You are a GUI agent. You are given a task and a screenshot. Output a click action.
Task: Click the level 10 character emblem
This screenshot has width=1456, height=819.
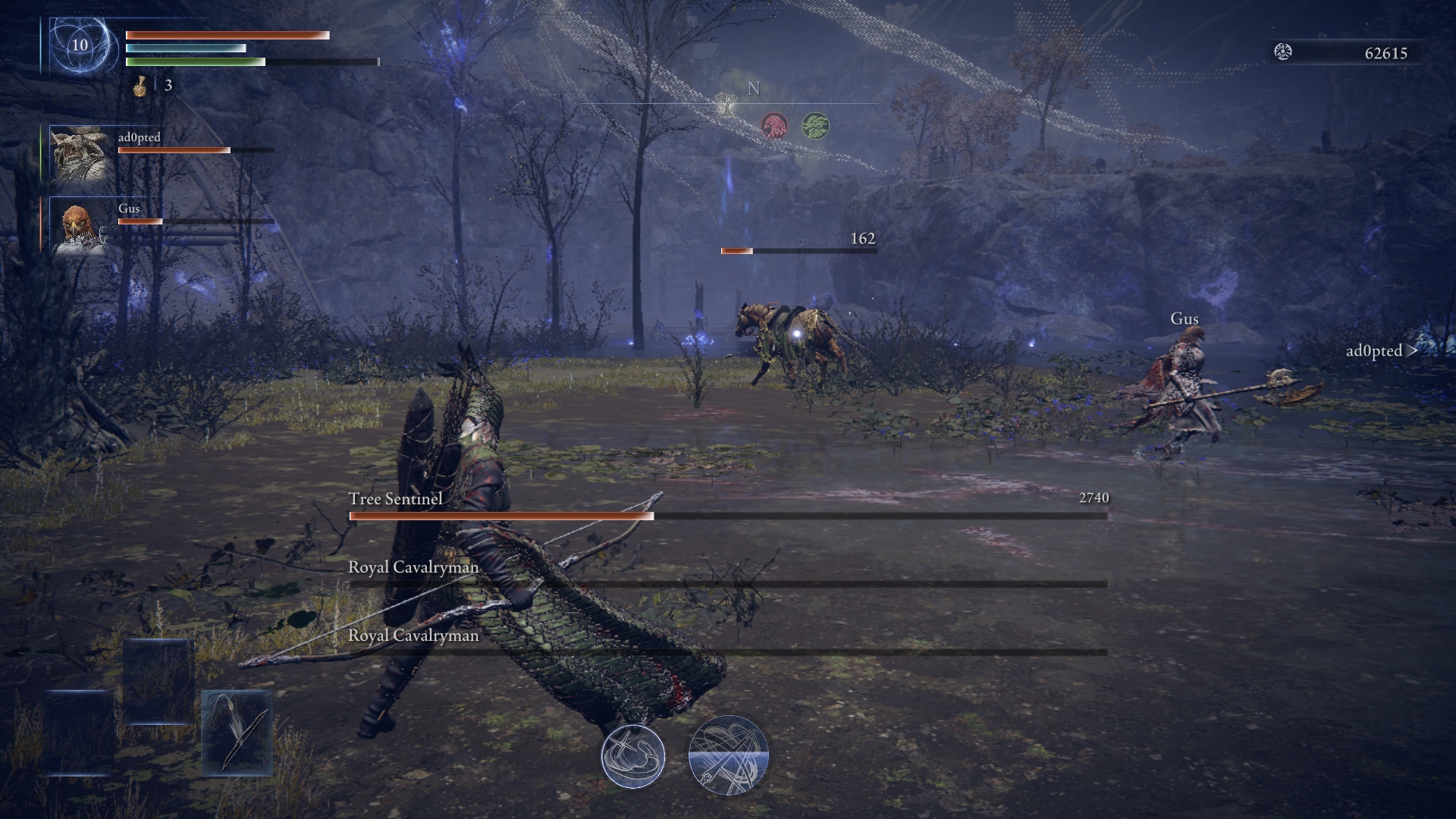[80, 45]
